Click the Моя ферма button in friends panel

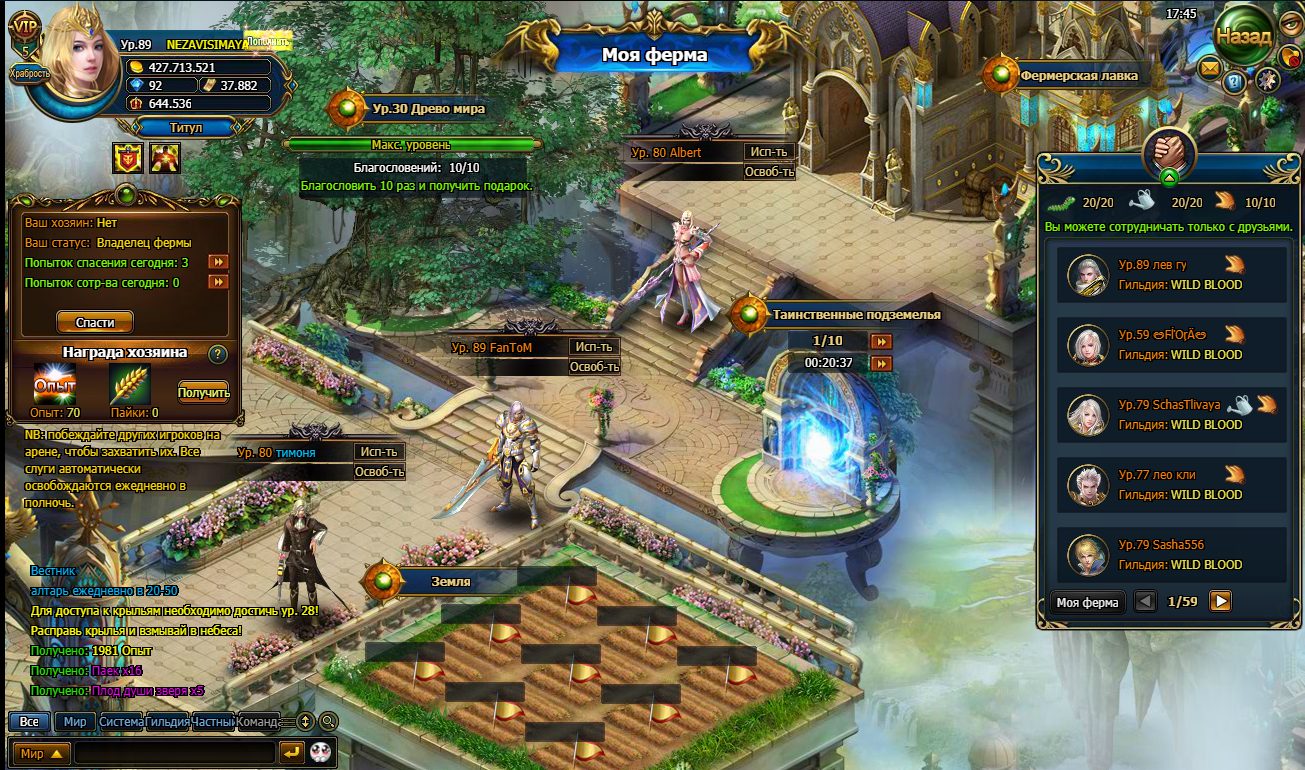click(1087, 602)
